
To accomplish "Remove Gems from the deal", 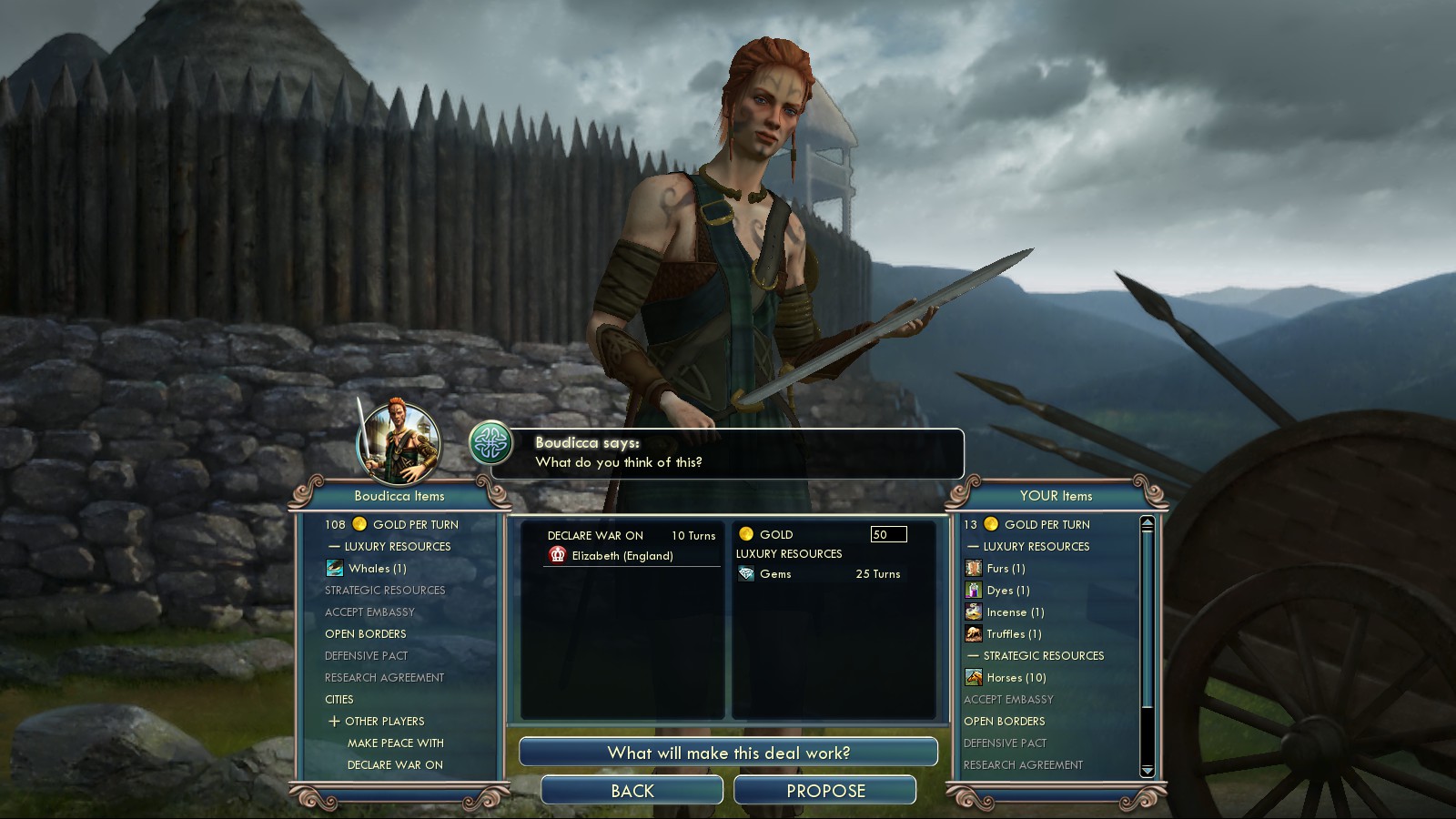I will coord(775,574).
